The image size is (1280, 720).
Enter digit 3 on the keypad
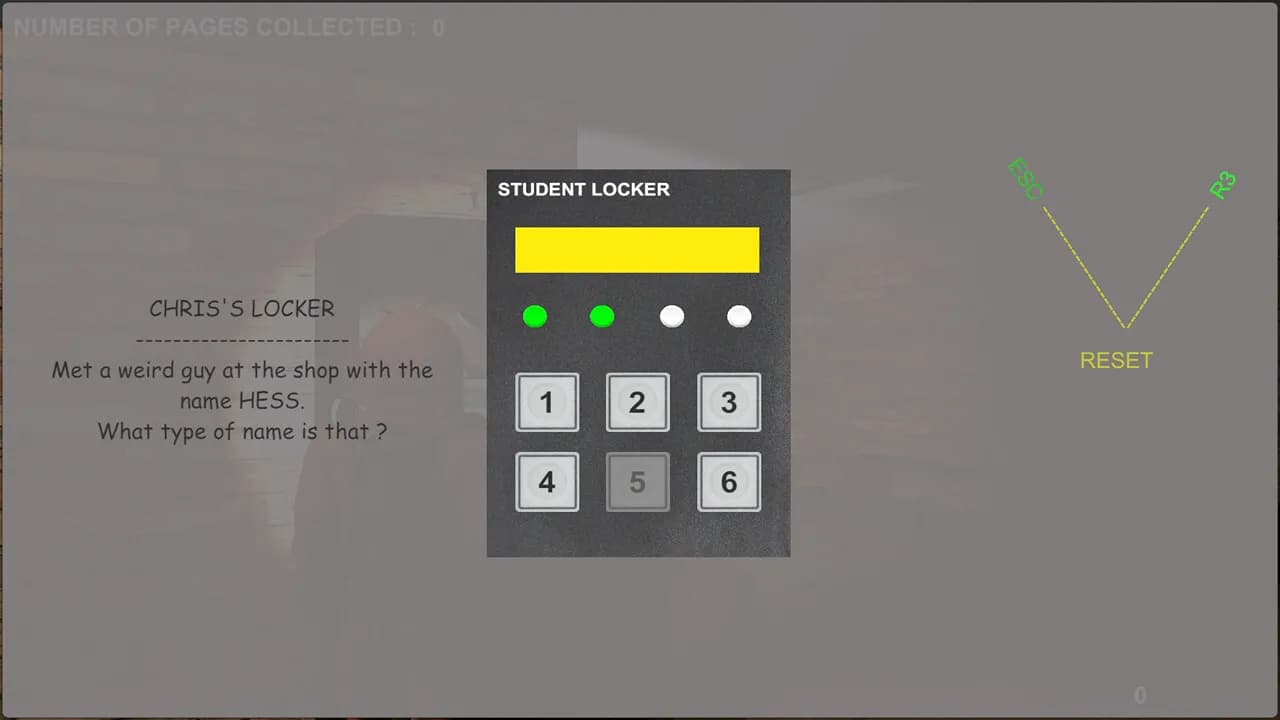pos(729,402)
